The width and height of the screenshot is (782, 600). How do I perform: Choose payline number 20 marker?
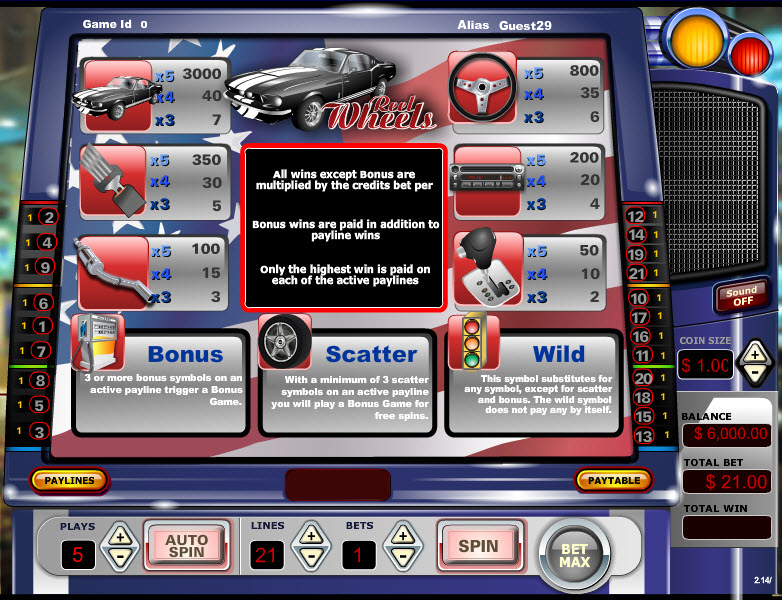(x=643, y=379)
